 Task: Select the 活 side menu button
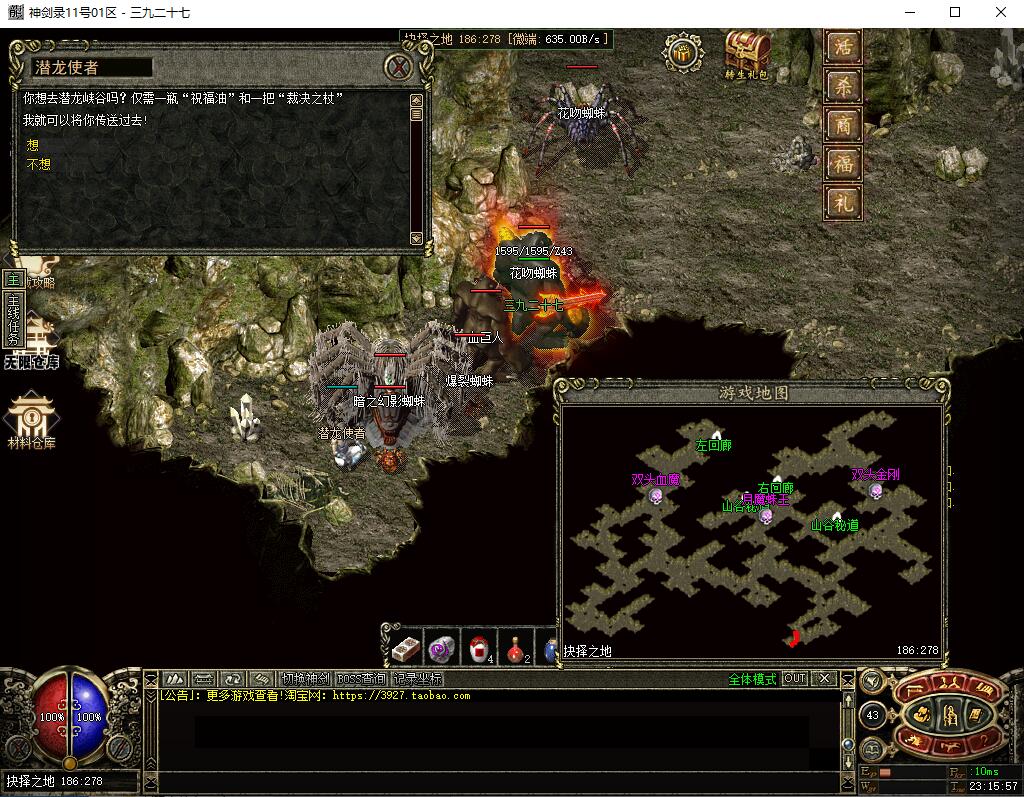(842, 48)
